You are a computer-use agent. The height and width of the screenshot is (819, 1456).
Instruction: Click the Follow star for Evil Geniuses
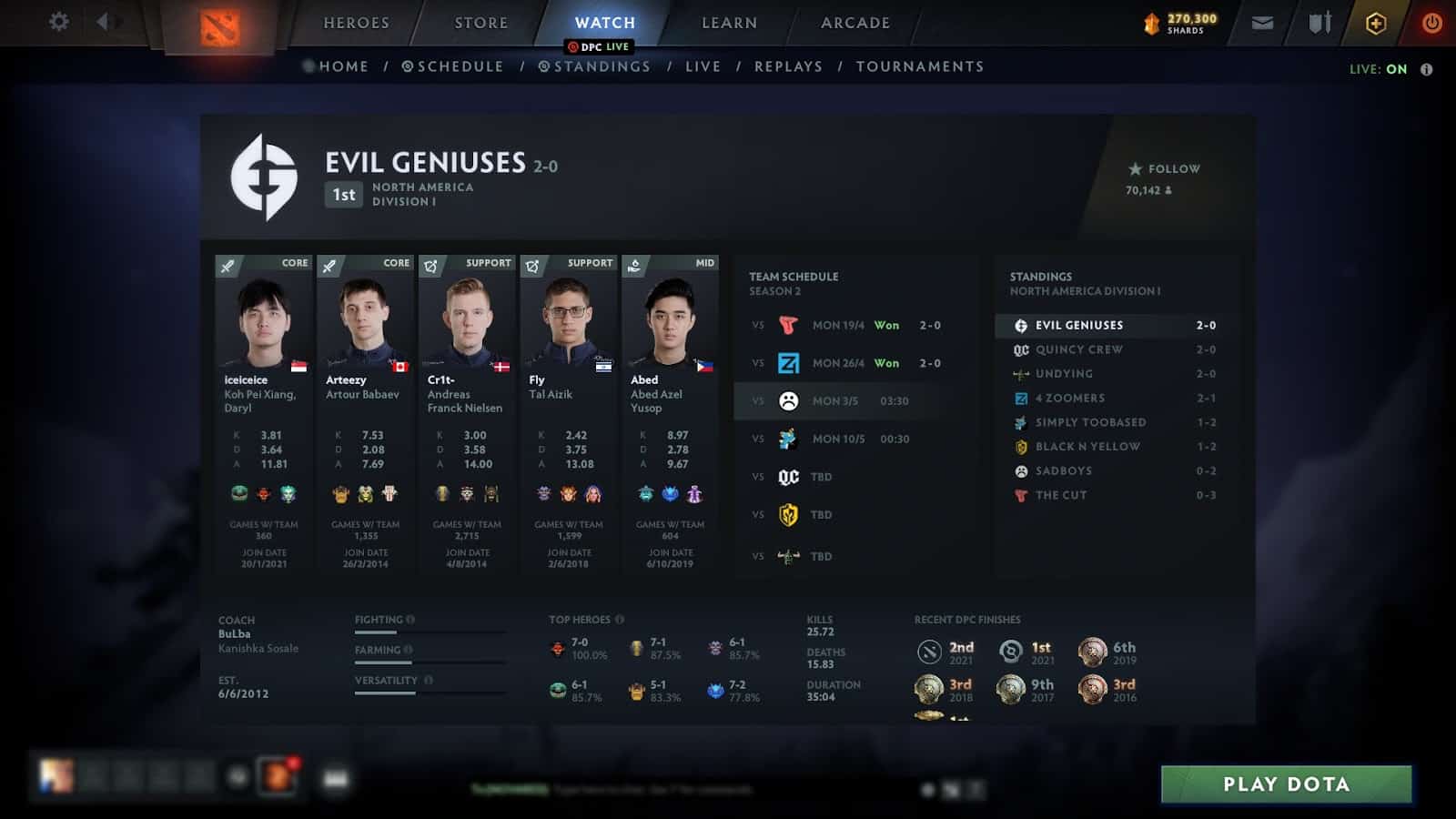click(1135, 168)
